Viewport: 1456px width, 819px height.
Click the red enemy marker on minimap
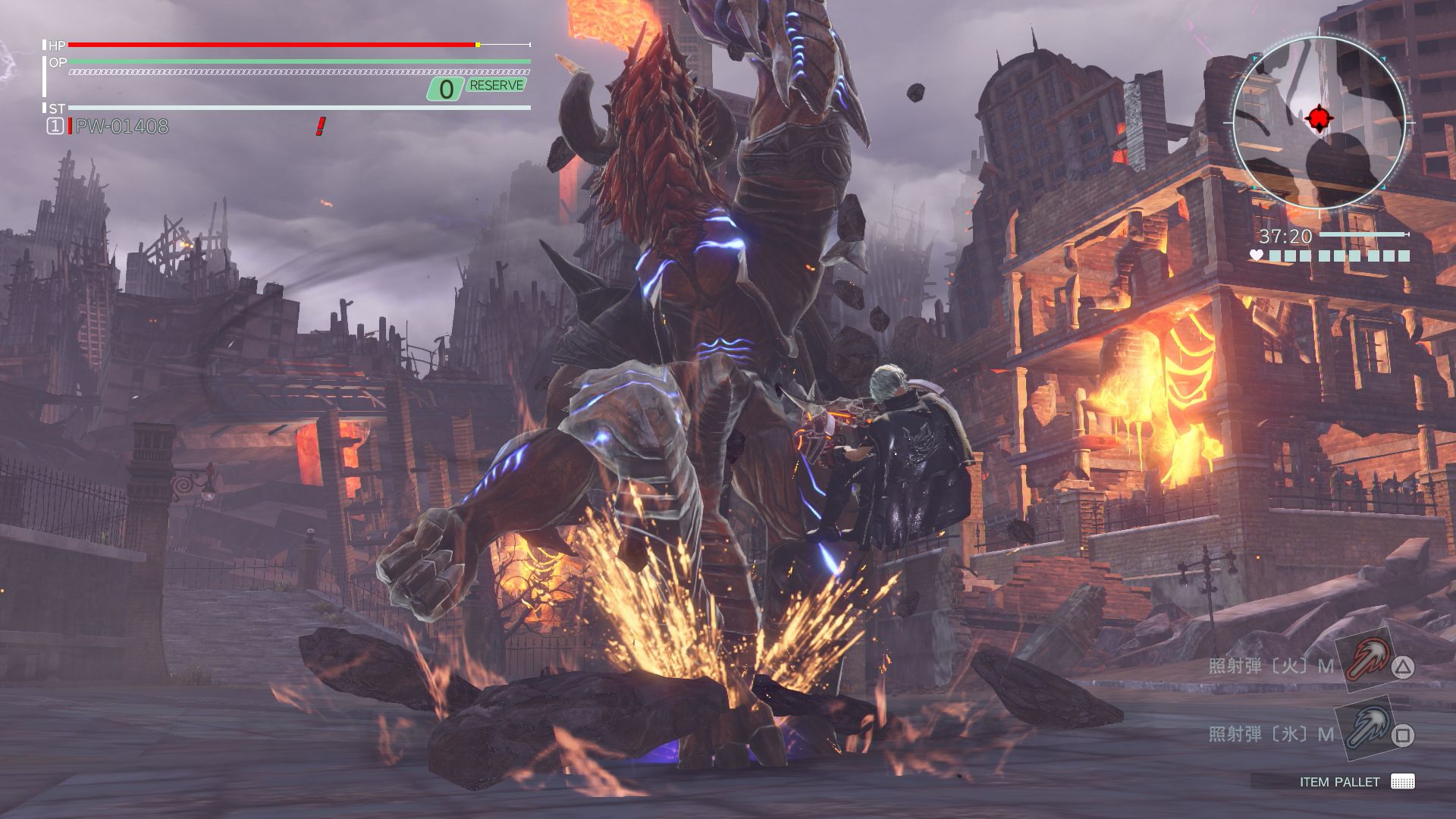(1319, 118)
